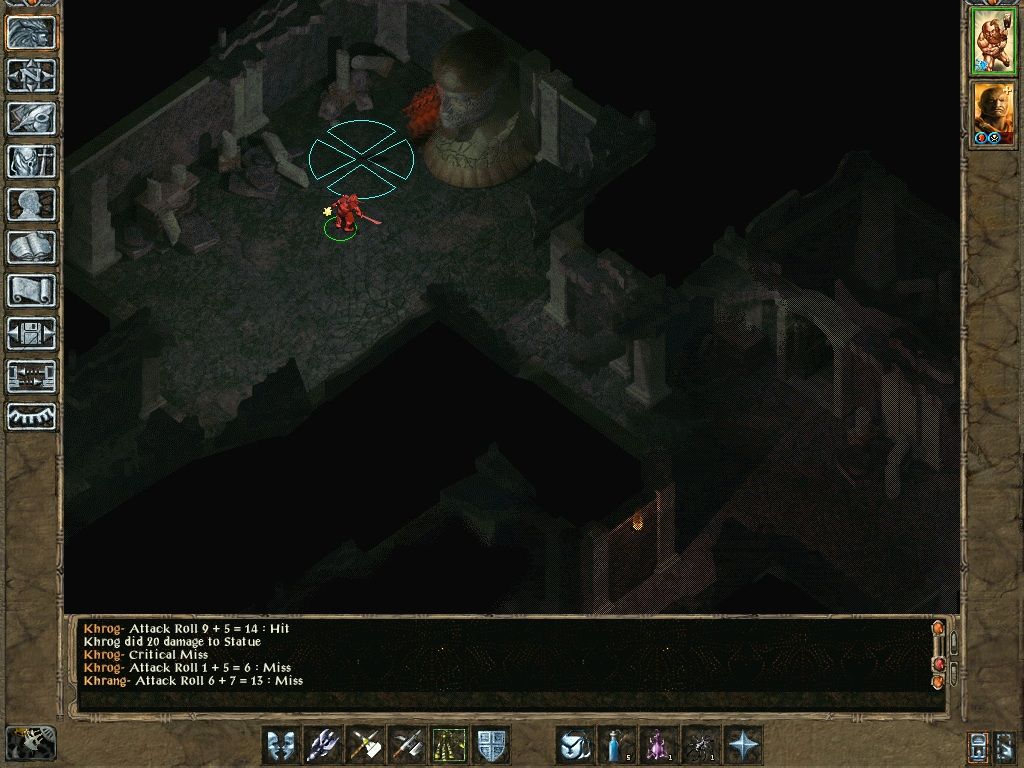
Task: Click the four-pointed blue star button
Action: point(743,745)
